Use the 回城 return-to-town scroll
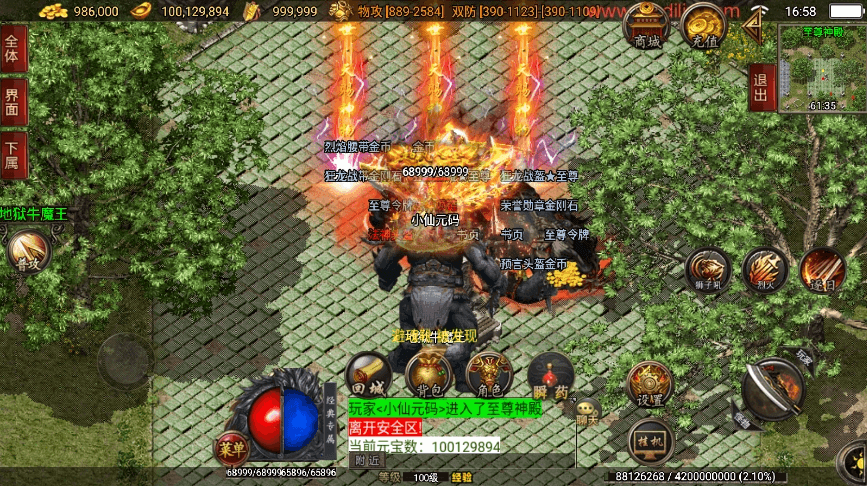This screenshot has height=486, width=867. pyautogui.click(x=369, y=374)
